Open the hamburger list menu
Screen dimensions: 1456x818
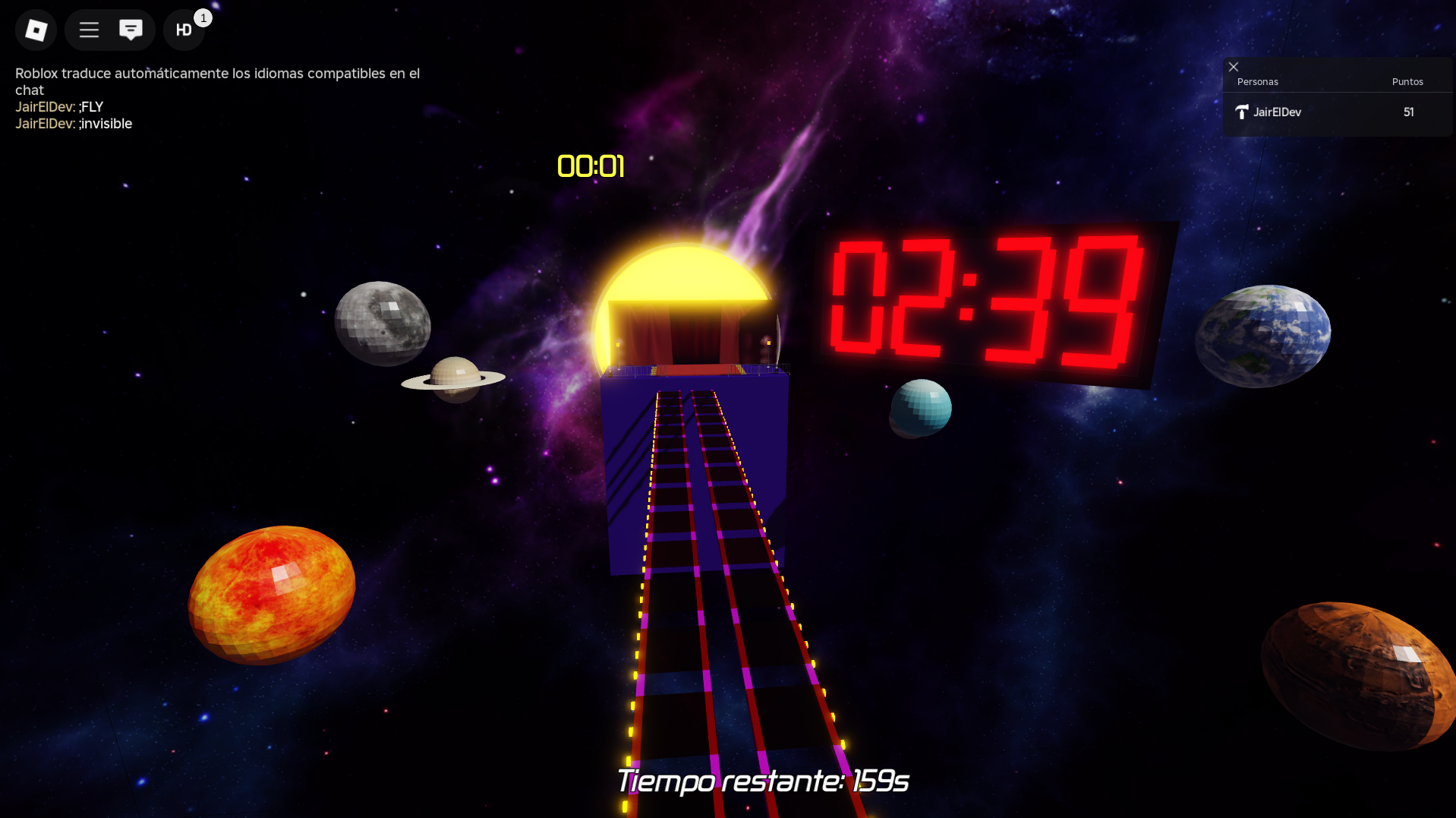pyautogui.click(x=89, y=30)
